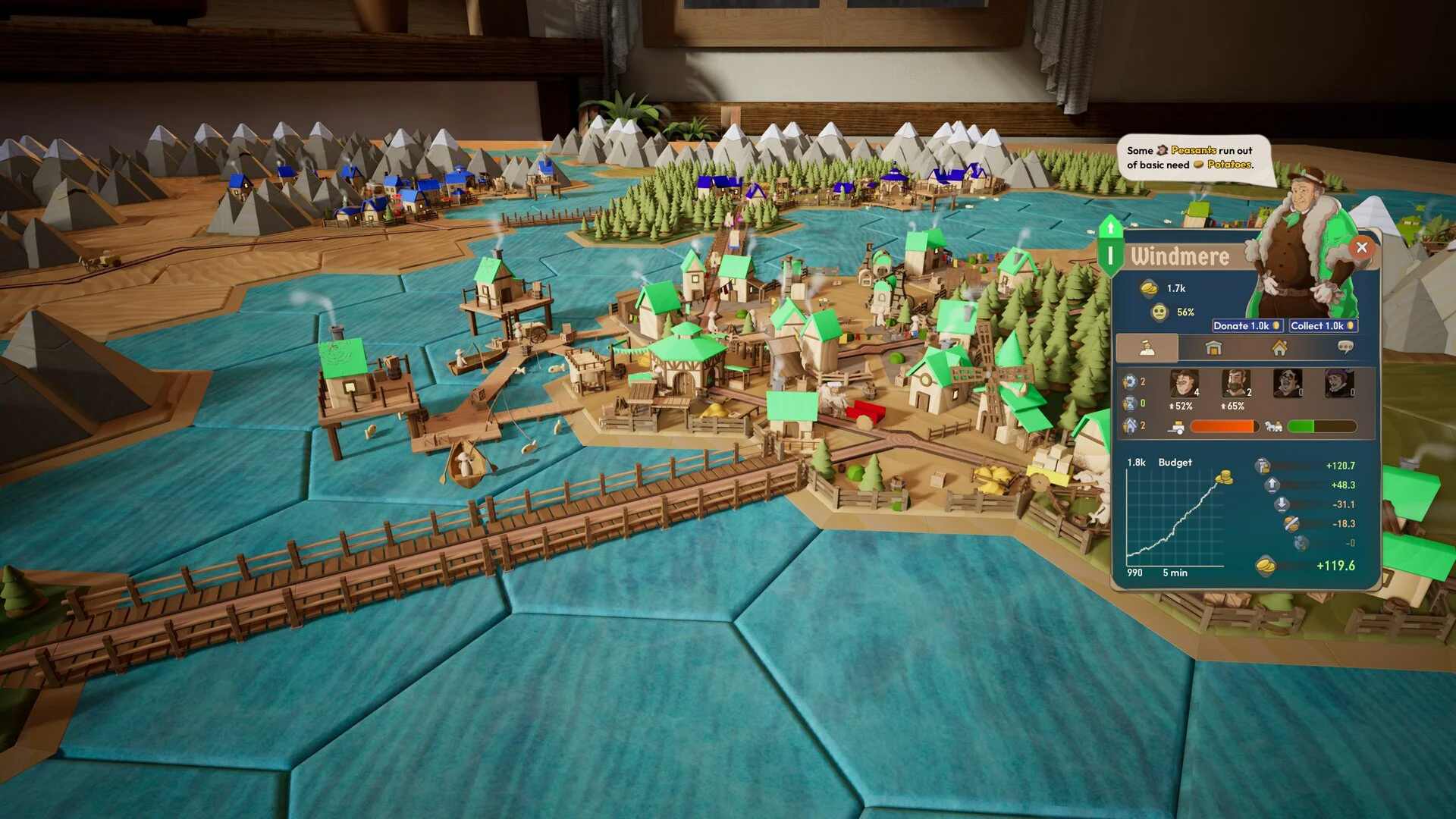Viewport: 1456px width, 819px height.
Task: Donate 1.0k gold to Windmere
Action: click(x=1247, y=326)
